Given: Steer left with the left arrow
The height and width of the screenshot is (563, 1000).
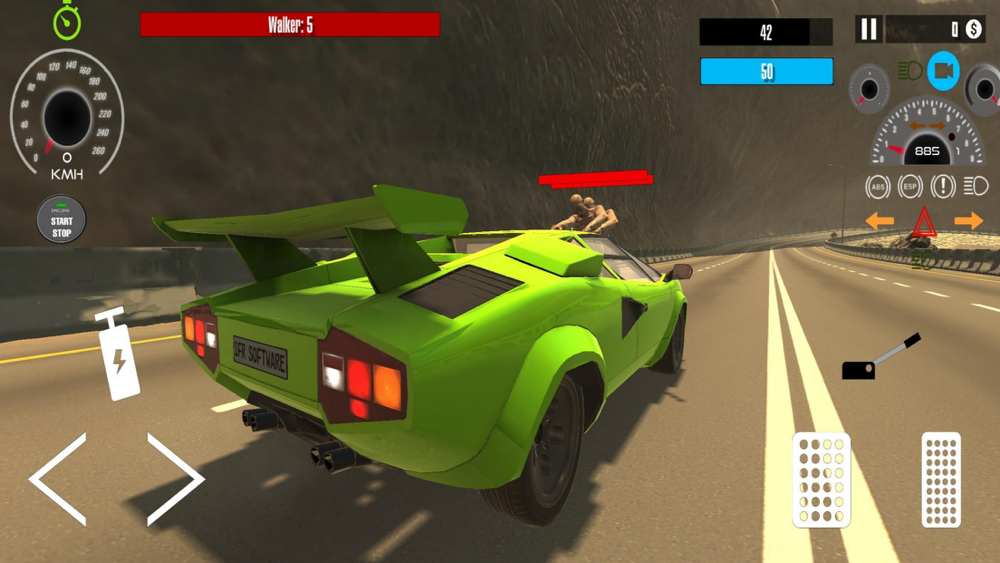Looking at the screenshot, I should pos(59,479).
